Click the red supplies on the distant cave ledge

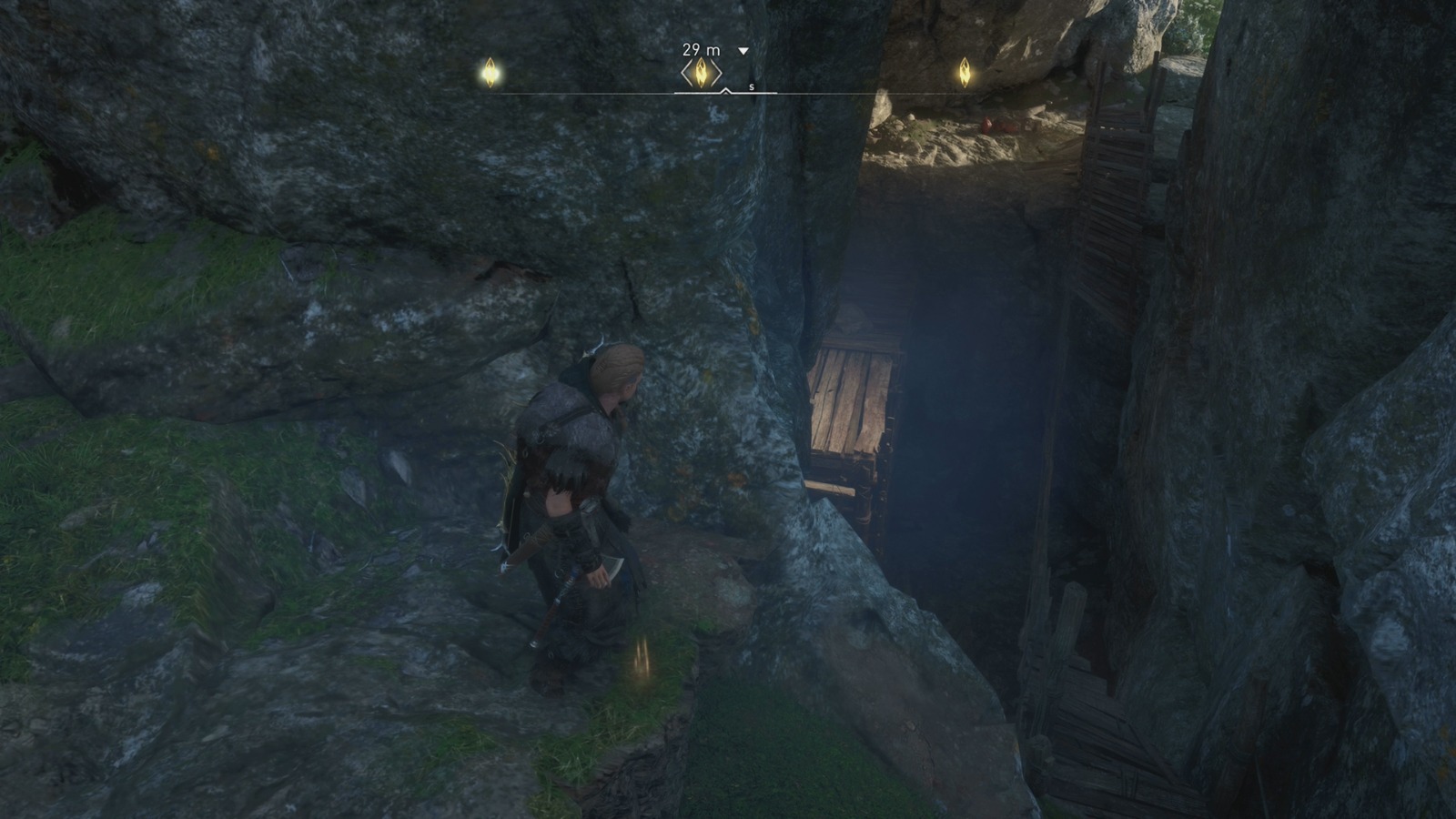[996, 123]
